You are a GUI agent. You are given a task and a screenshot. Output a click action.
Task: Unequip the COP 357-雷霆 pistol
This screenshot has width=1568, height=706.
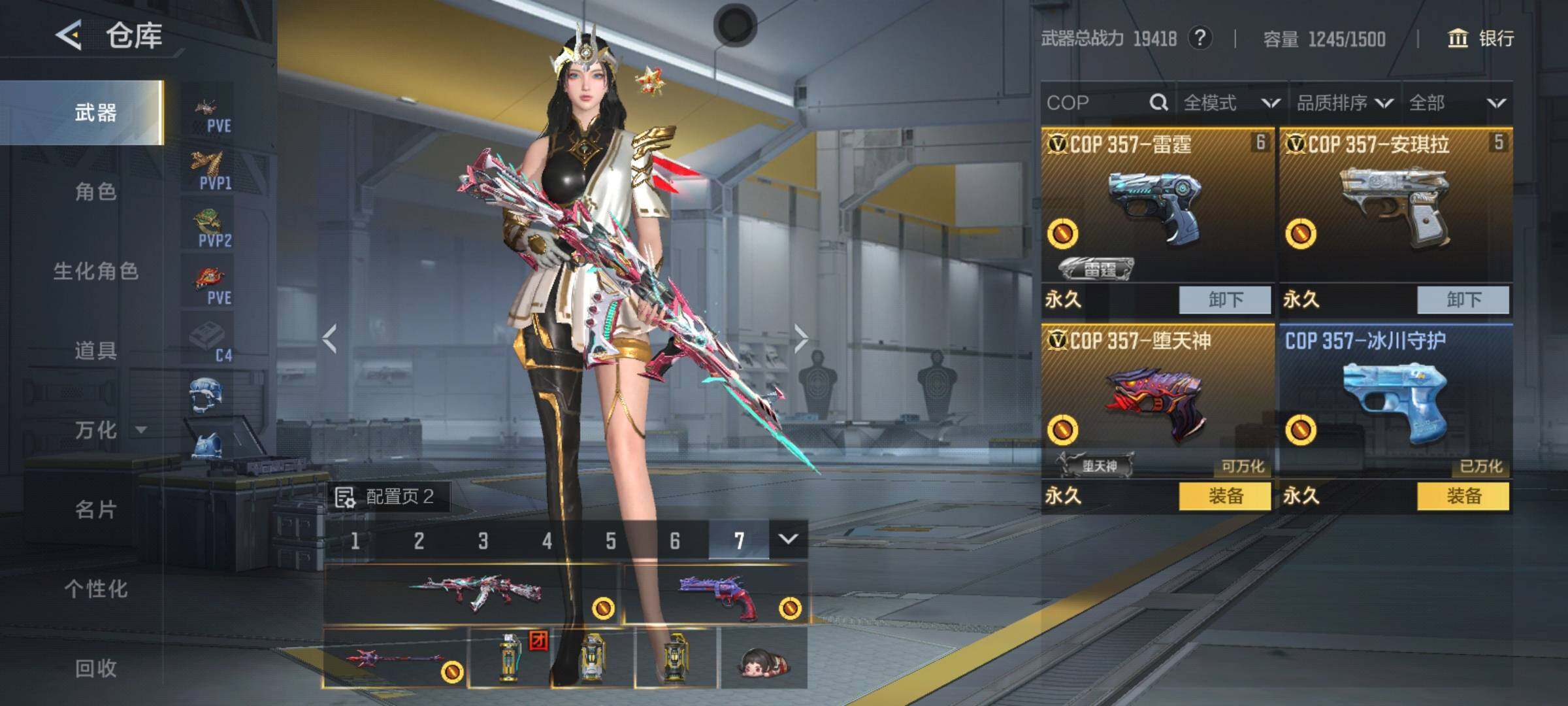coord(1225,300)
